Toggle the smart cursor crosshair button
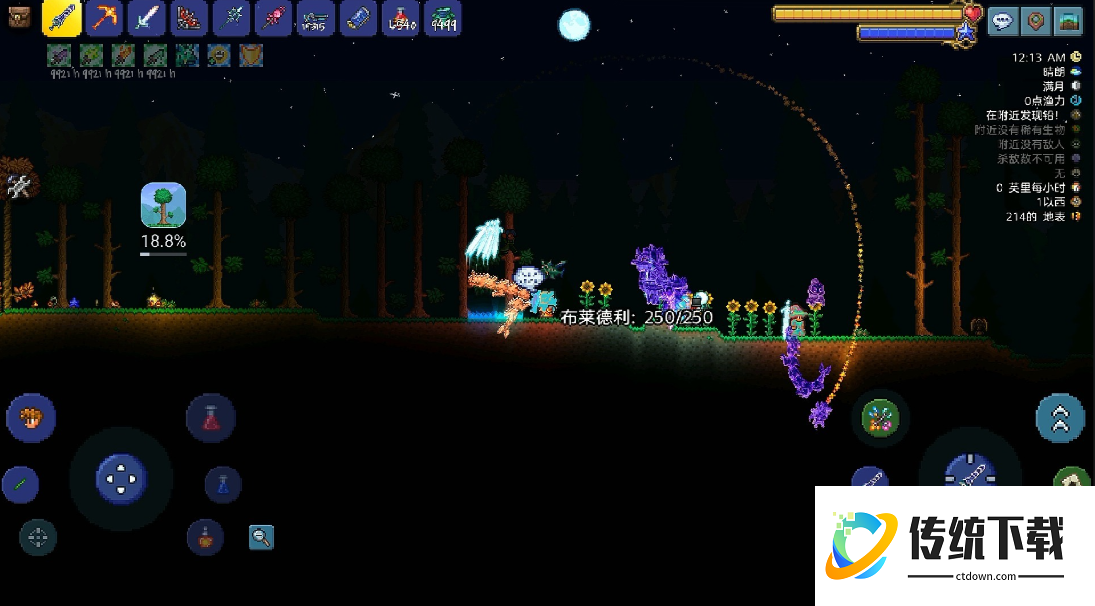 [38, 537]
